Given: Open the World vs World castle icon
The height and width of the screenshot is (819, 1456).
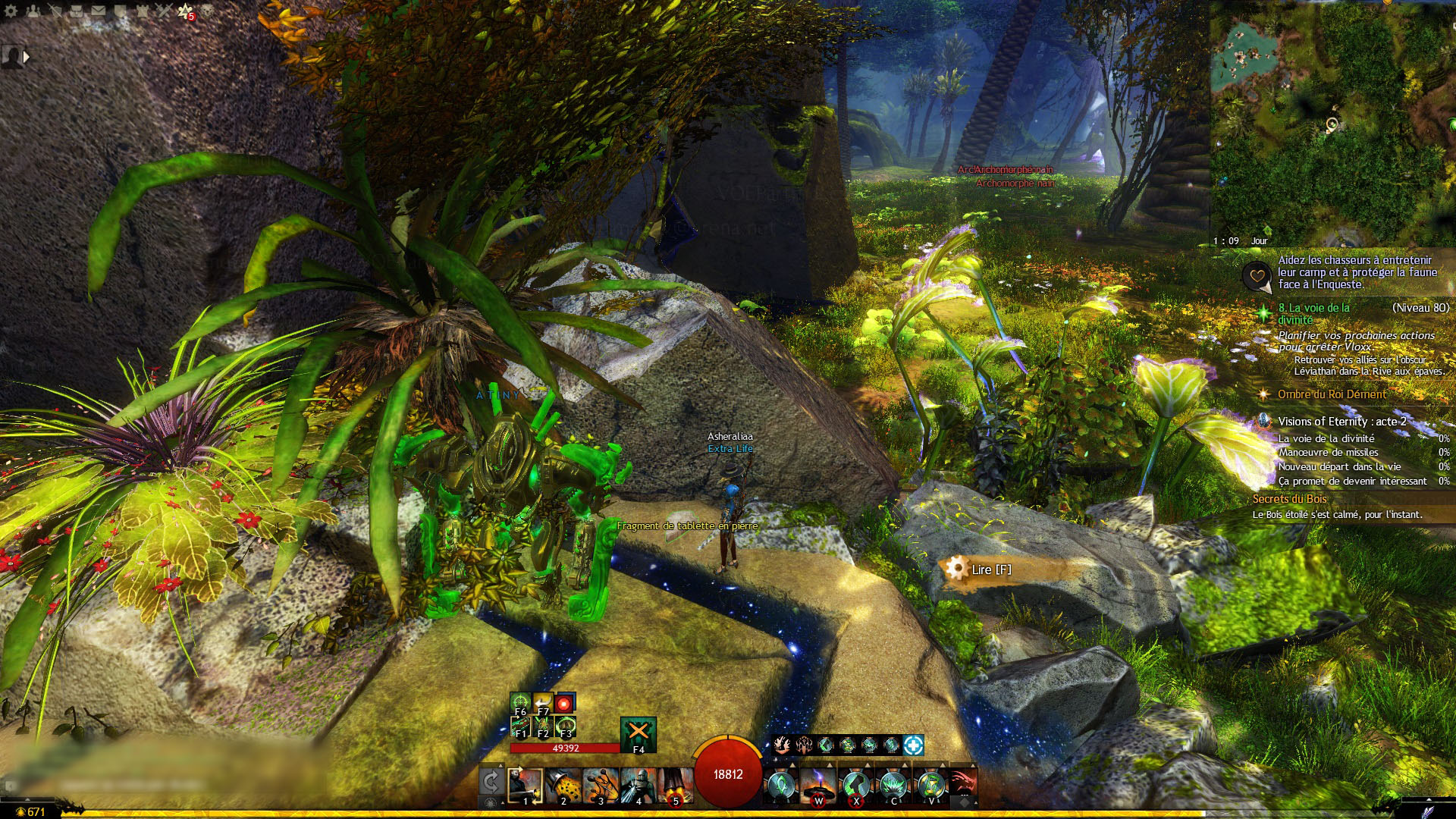Looking at the screenshot, I should point(143,11).
